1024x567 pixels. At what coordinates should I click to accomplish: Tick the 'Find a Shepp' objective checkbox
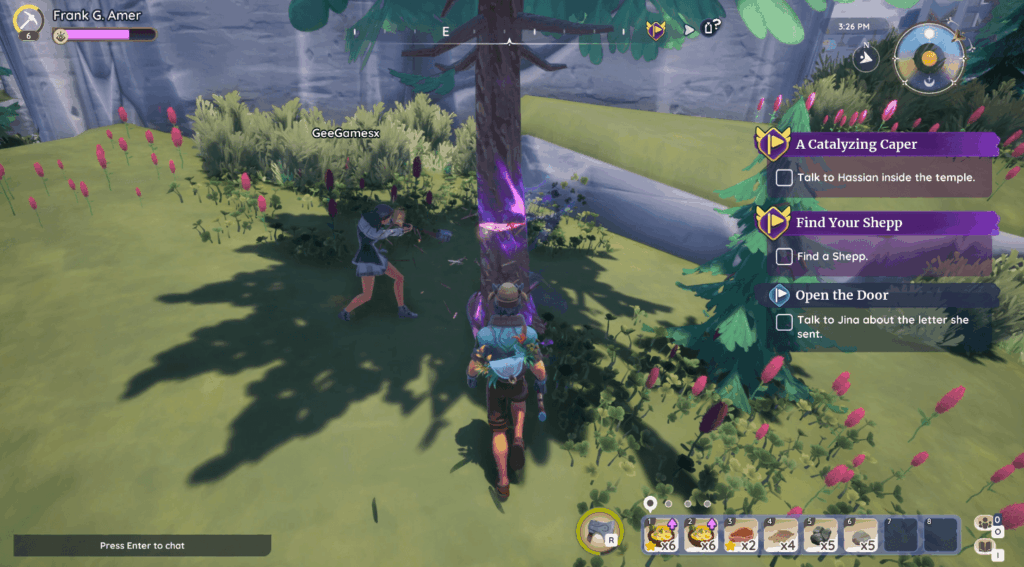coord(784,256)
